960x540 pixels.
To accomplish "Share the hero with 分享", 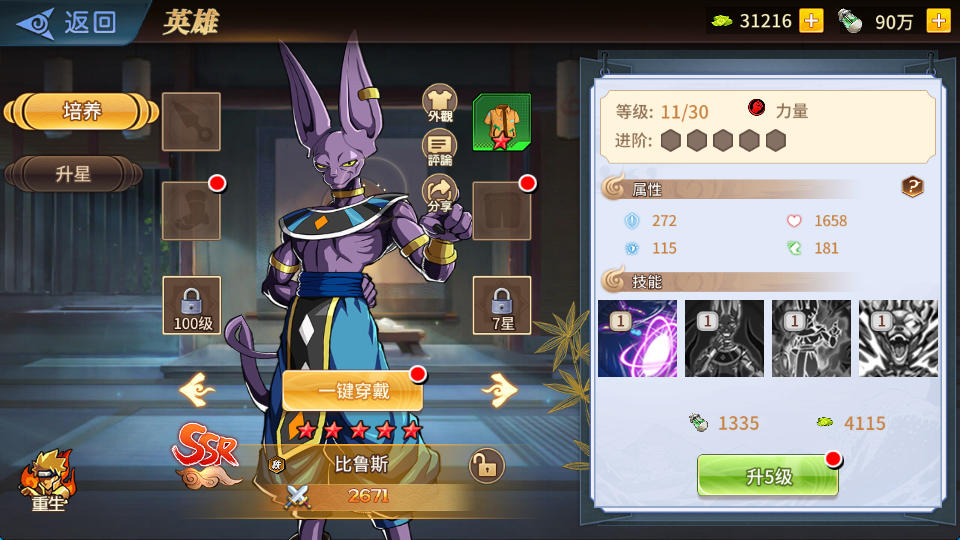I will (x=440, y=193).
